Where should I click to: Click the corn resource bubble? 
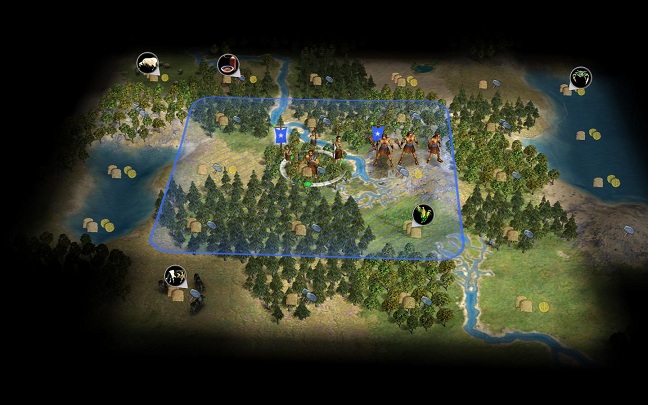pos(424,214)
